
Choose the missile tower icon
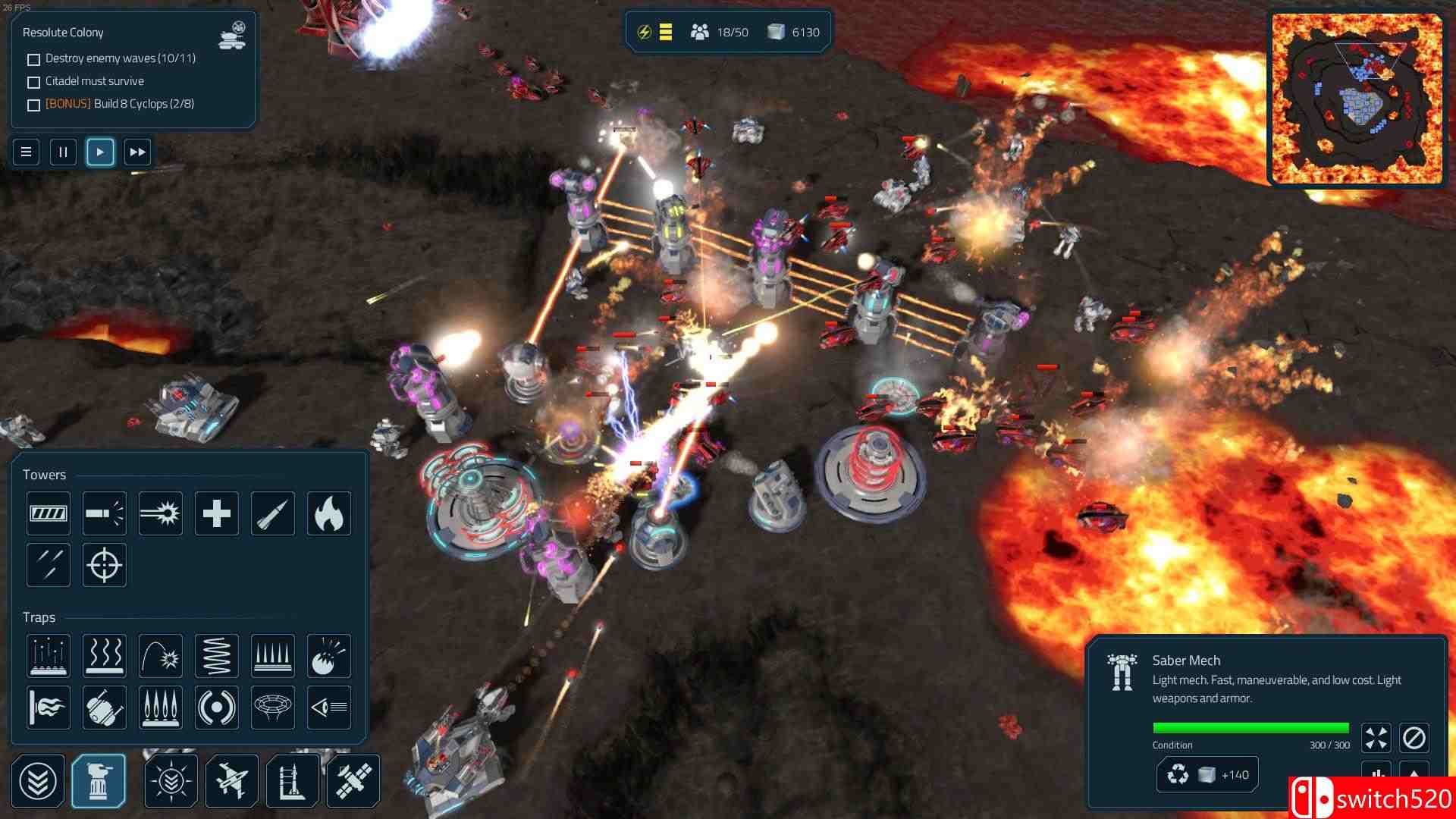pyautogui.click(x=273, y=513)
